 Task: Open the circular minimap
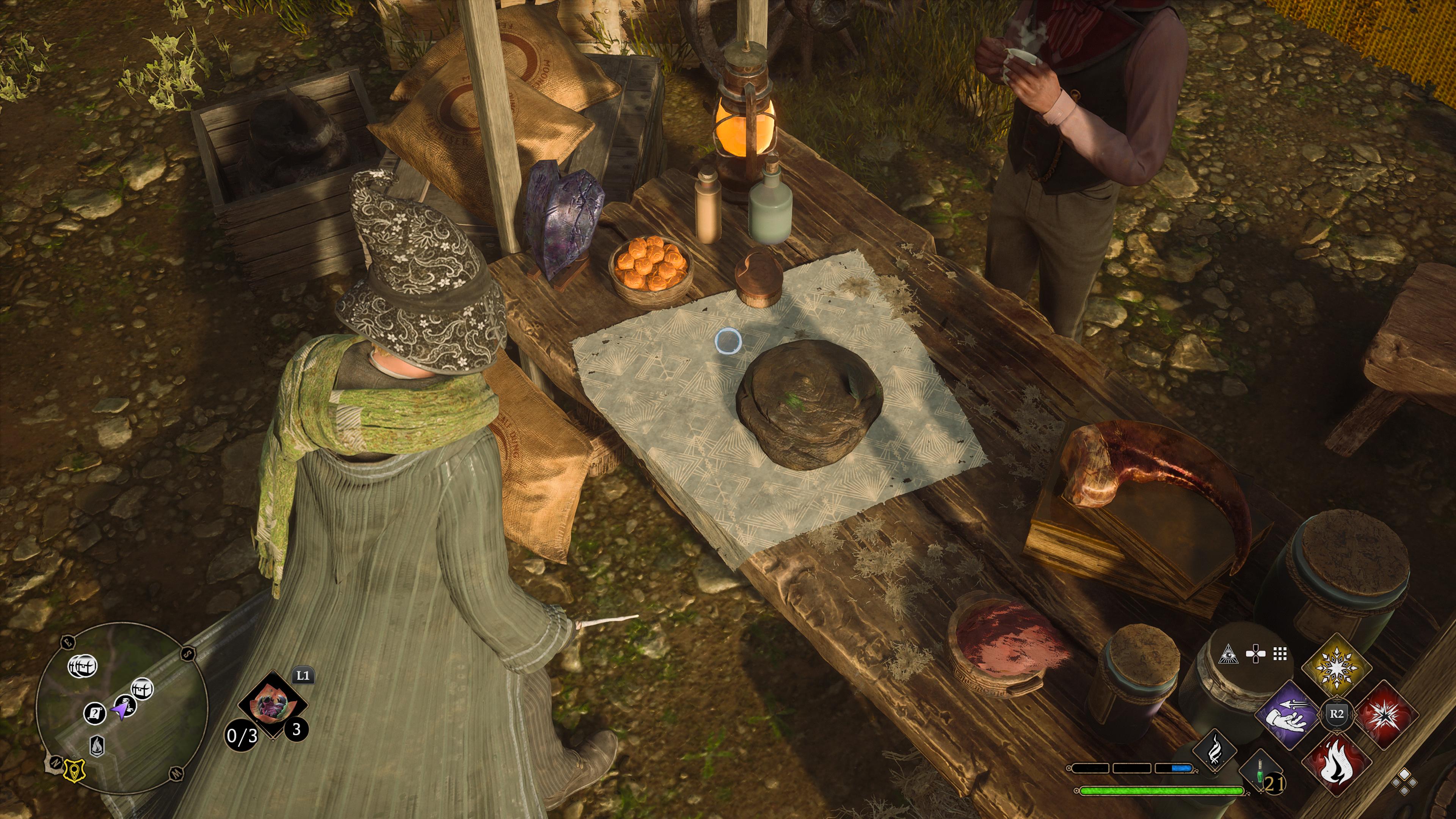(121, 708)
